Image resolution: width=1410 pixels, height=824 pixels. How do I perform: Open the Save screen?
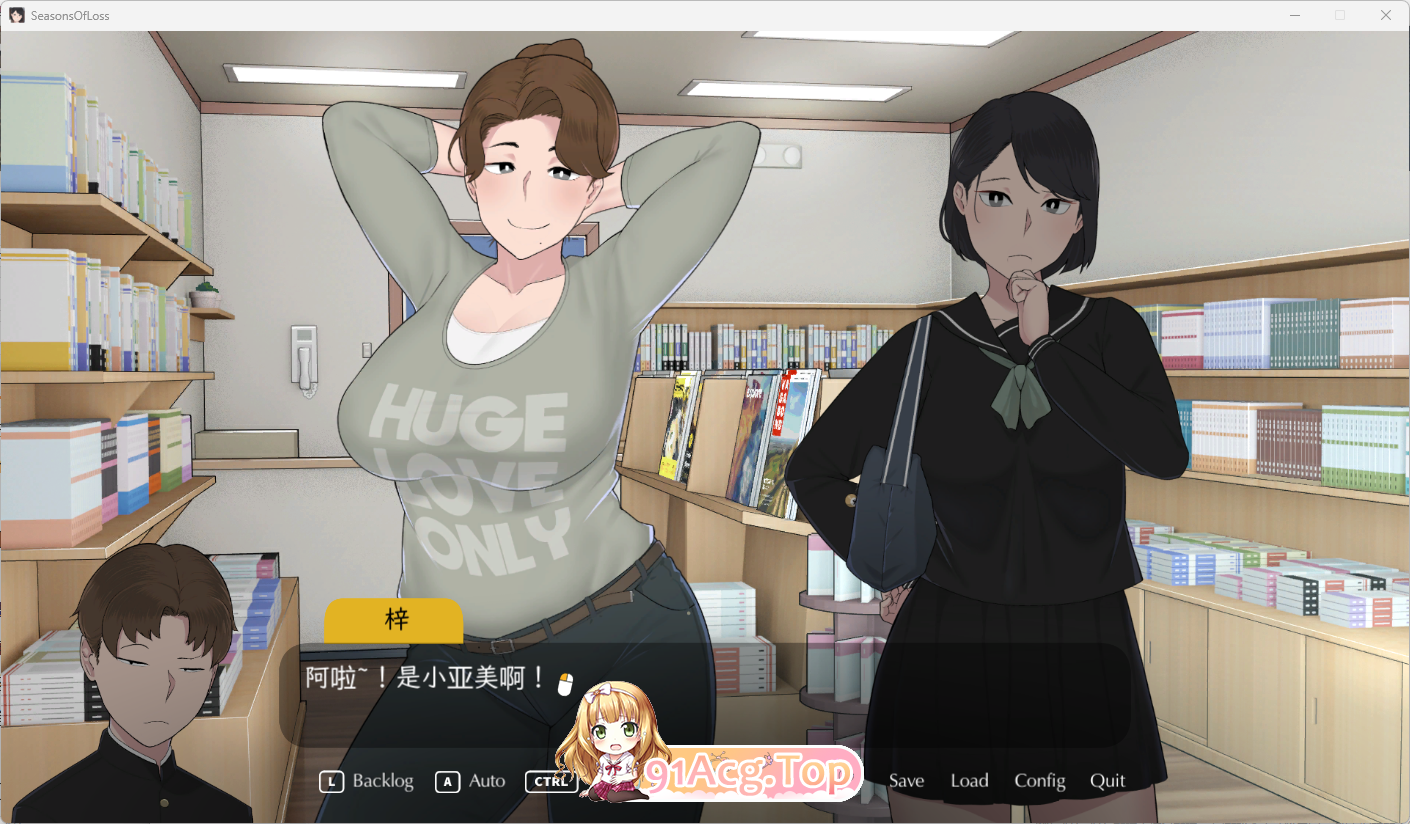coord(905,781)
